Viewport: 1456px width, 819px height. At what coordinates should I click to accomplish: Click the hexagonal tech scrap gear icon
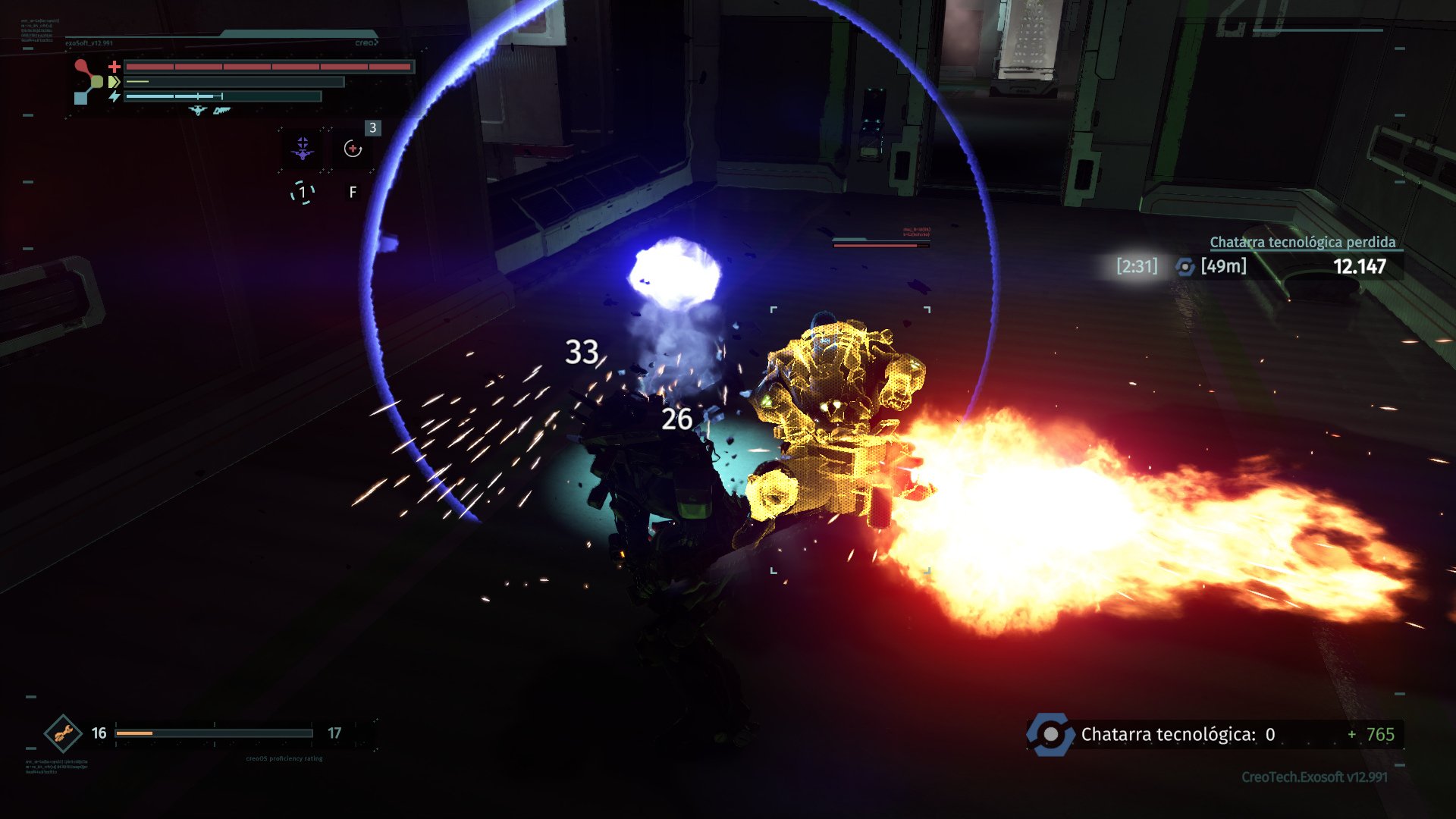pos(1050,733)
